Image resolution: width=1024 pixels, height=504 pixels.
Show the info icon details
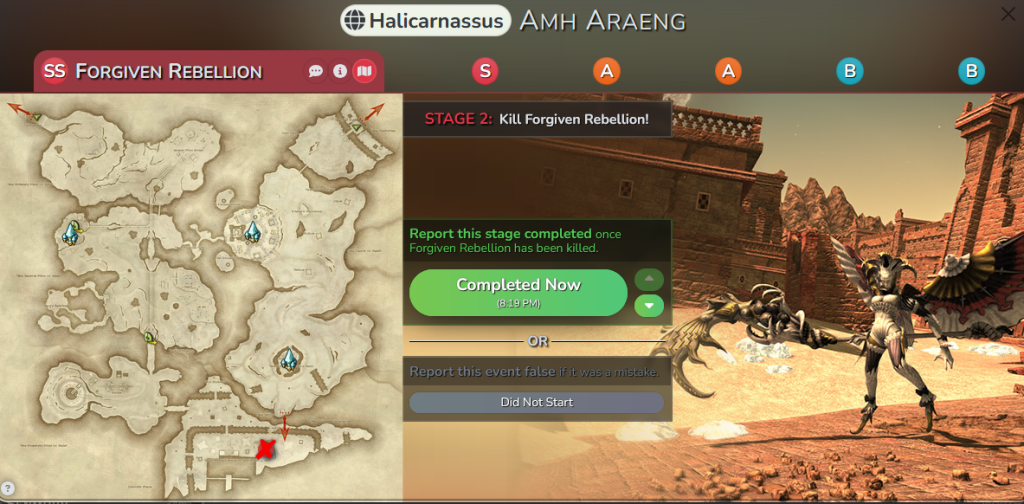point(340,71)
